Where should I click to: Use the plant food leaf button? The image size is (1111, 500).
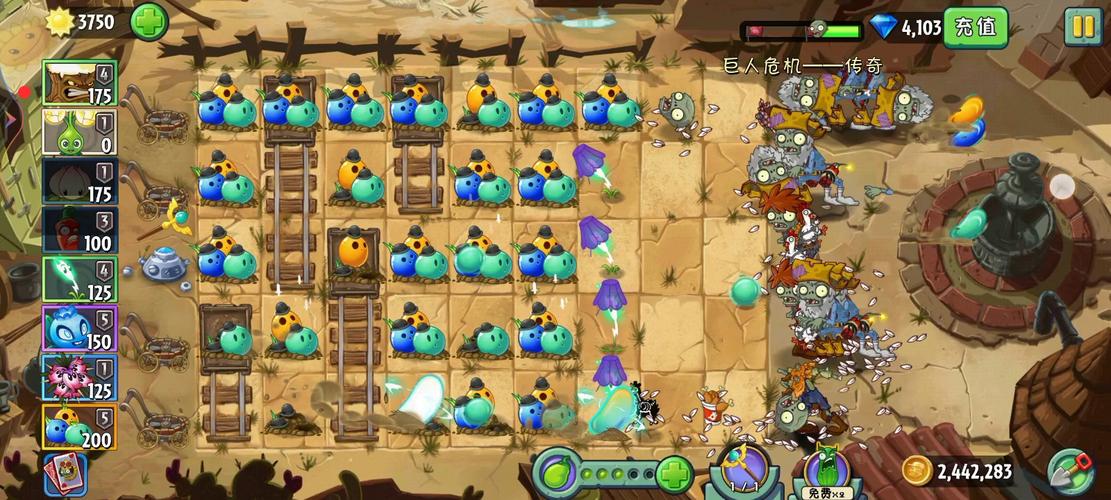(x=556, y=472)
